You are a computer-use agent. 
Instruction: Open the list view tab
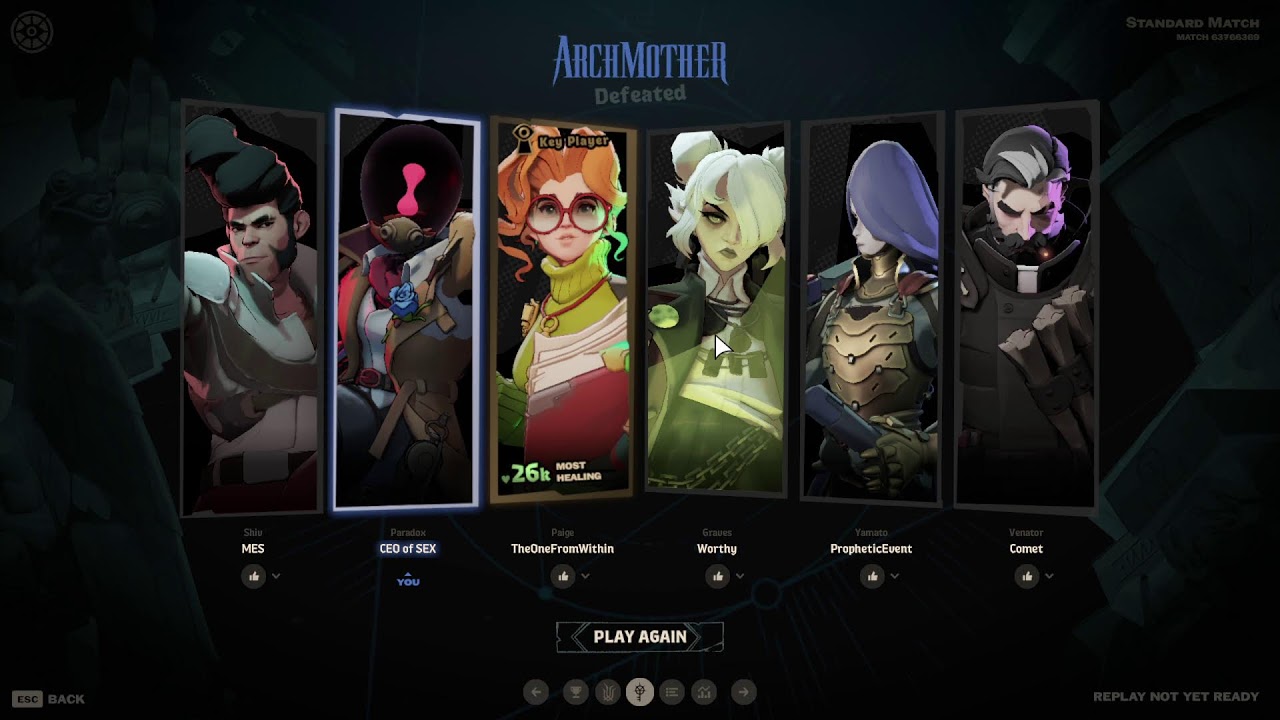pyautogui.click(x=672, y=691)
